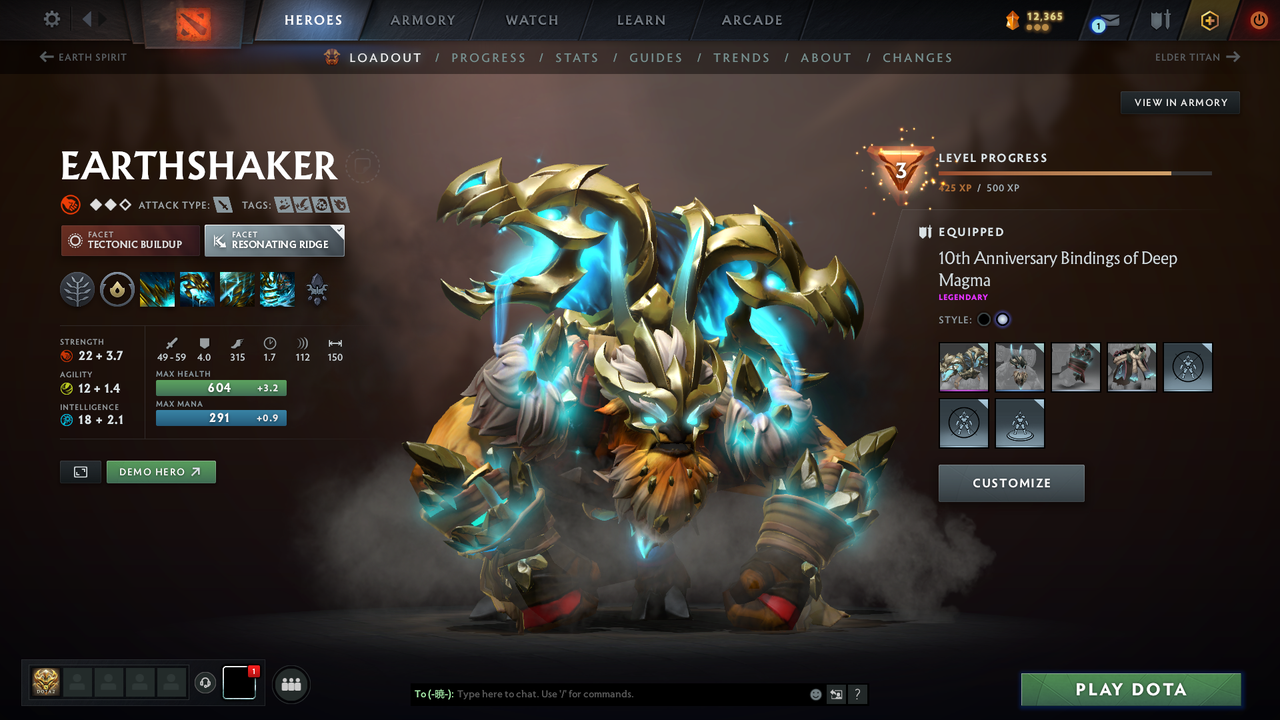Open the ARCADE menu
The image size is (1280, 720).
751,20
